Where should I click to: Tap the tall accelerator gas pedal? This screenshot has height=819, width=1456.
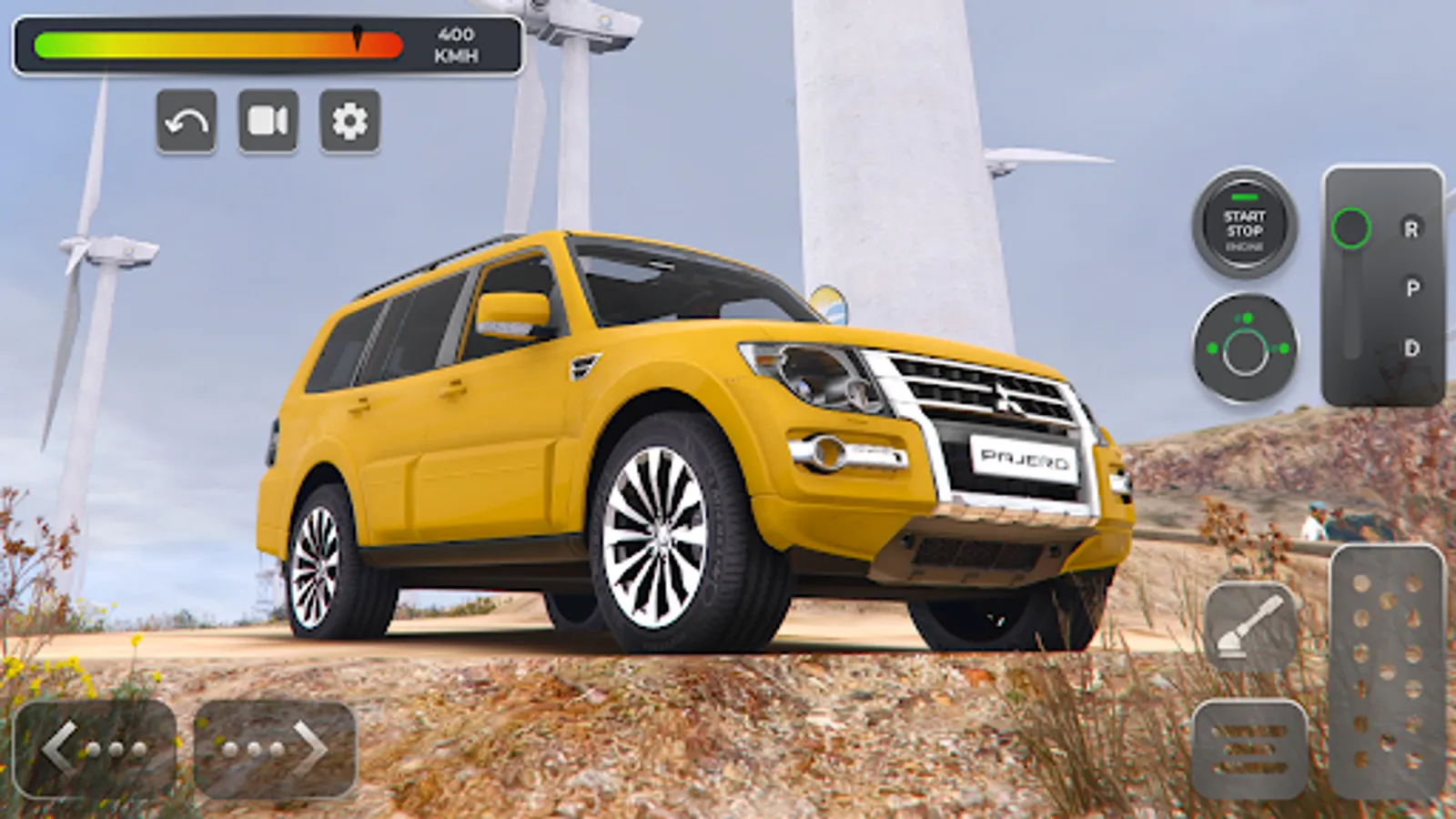point(1386,672)
